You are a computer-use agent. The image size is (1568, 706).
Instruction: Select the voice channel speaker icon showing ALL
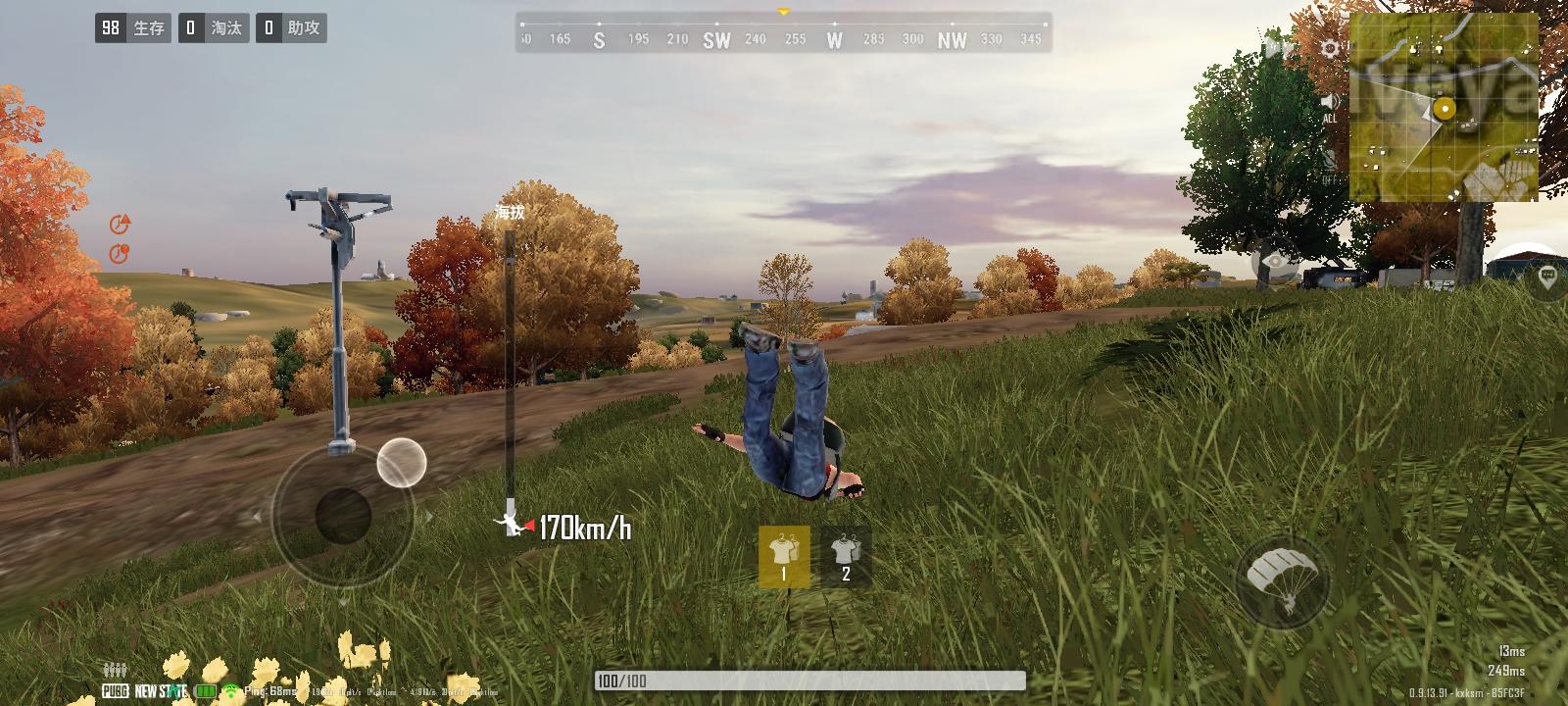[1330, 101]
